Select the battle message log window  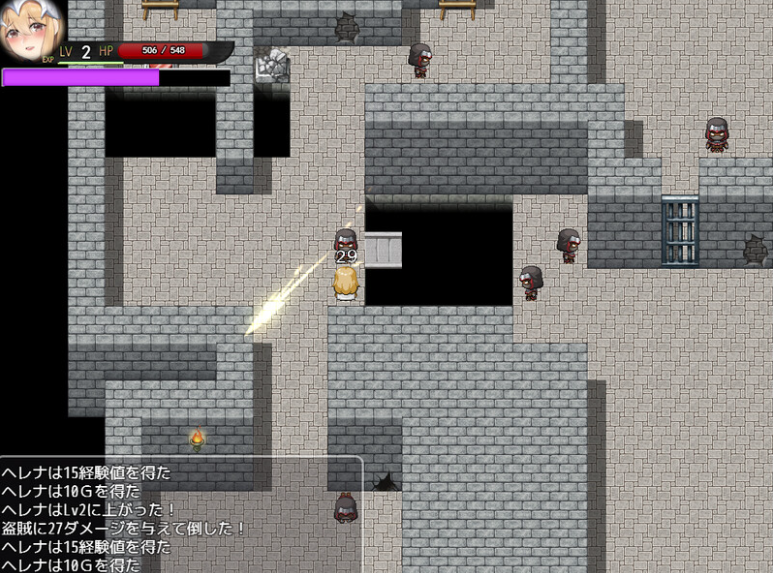(180, 516)
